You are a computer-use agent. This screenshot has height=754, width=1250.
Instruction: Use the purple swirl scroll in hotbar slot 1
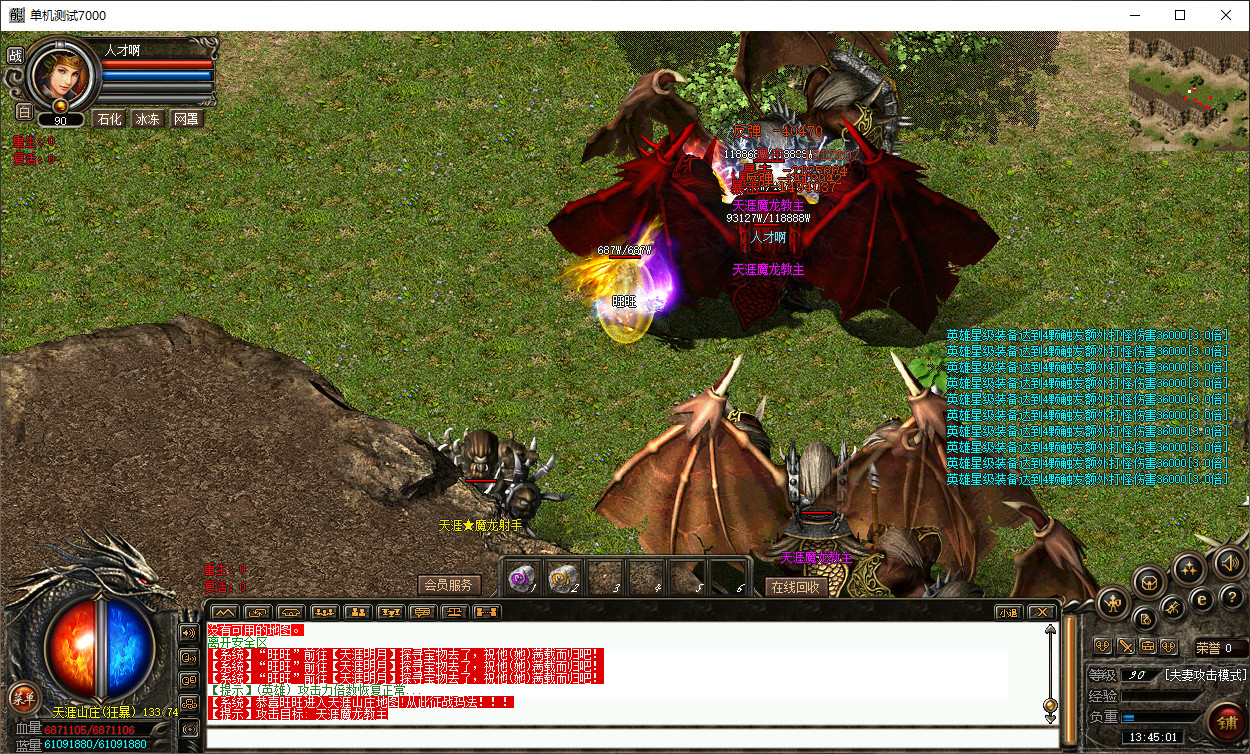[520, 577]
